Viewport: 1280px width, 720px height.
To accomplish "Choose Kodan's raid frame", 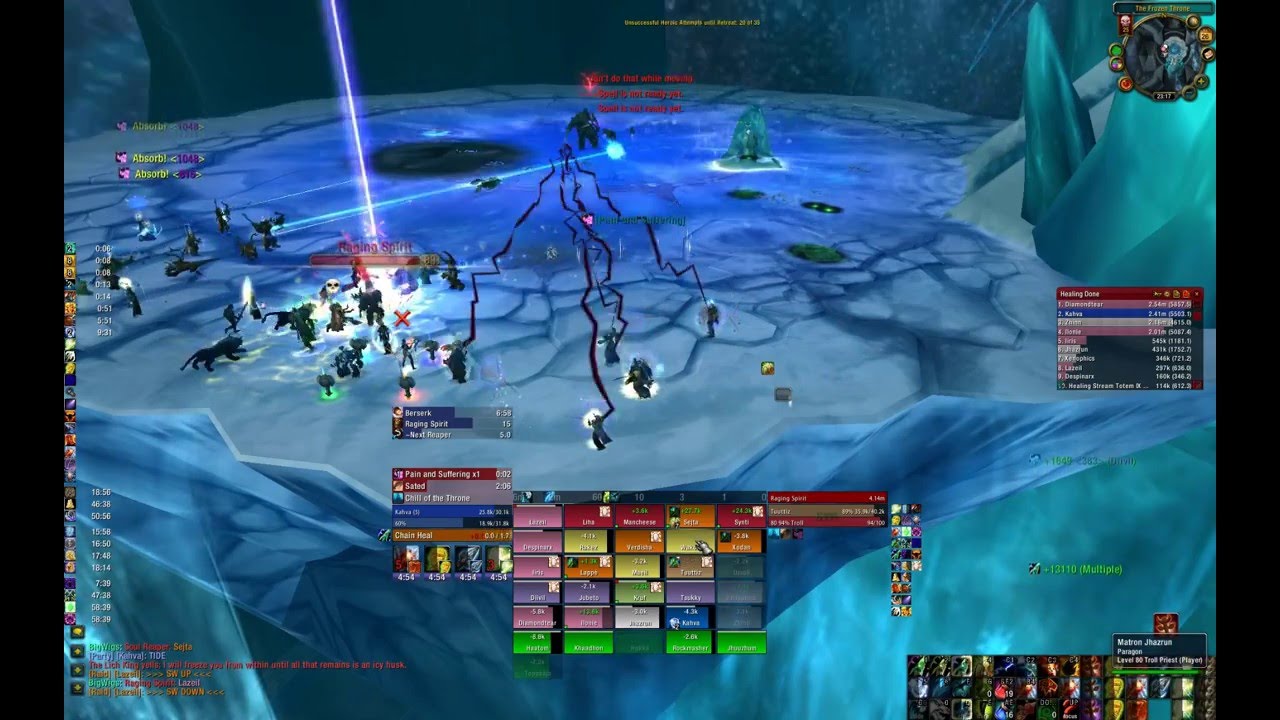I will (741, 542).
